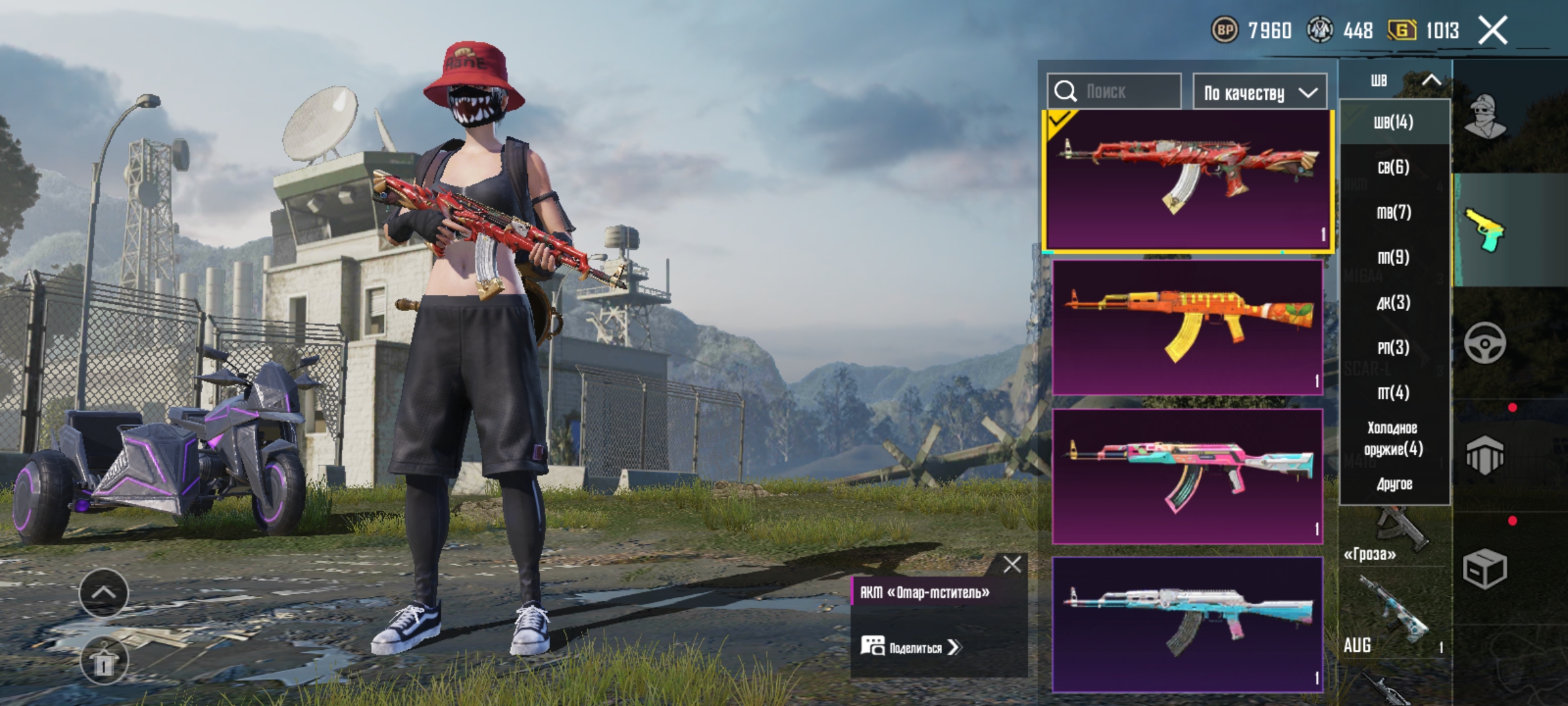1568x706 pixels.
Task: Open the Другое category entry
Action: [1394, 484]
